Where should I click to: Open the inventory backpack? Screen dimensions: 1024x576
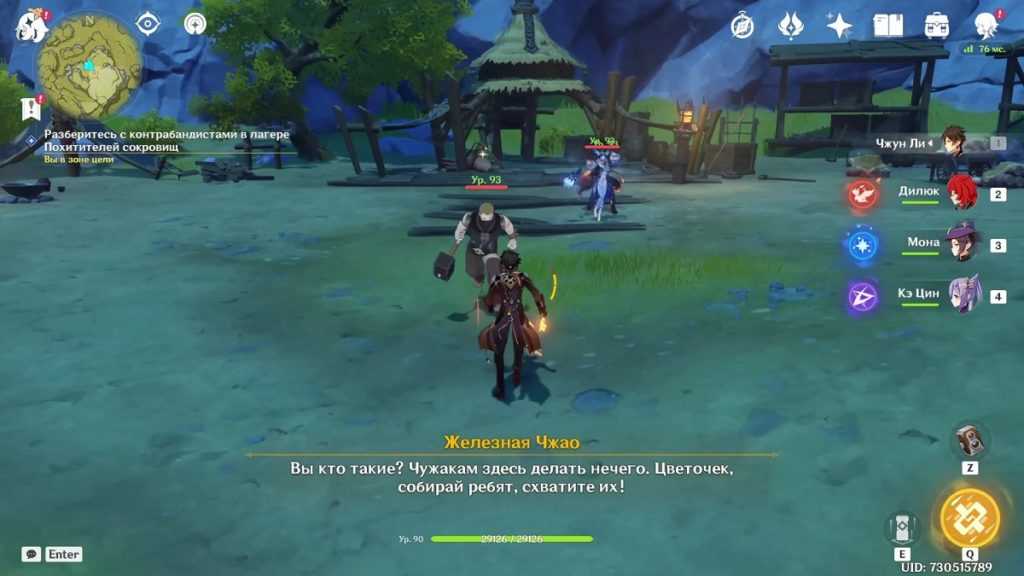tap(937, 25)
